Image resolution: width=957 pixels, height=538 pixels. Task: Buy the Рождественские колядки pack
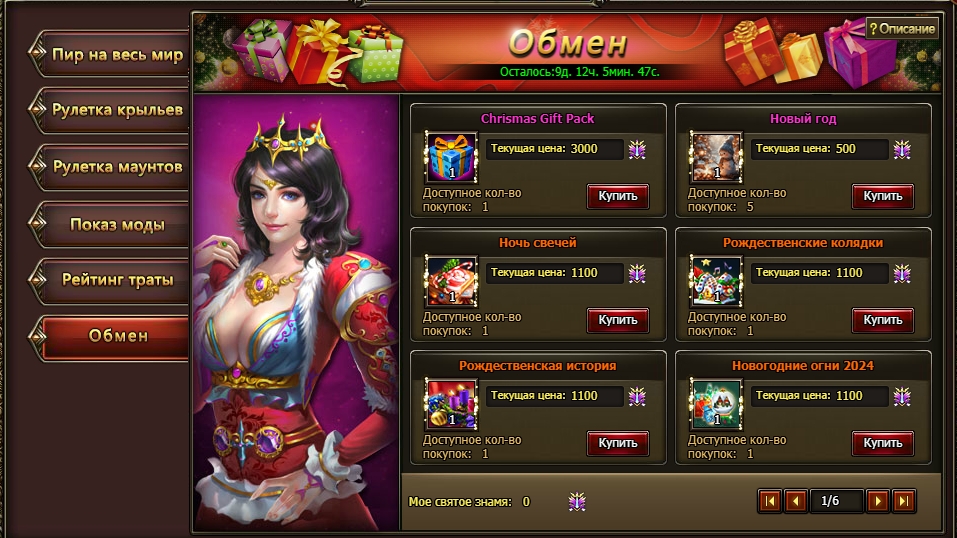coord(883,320)
